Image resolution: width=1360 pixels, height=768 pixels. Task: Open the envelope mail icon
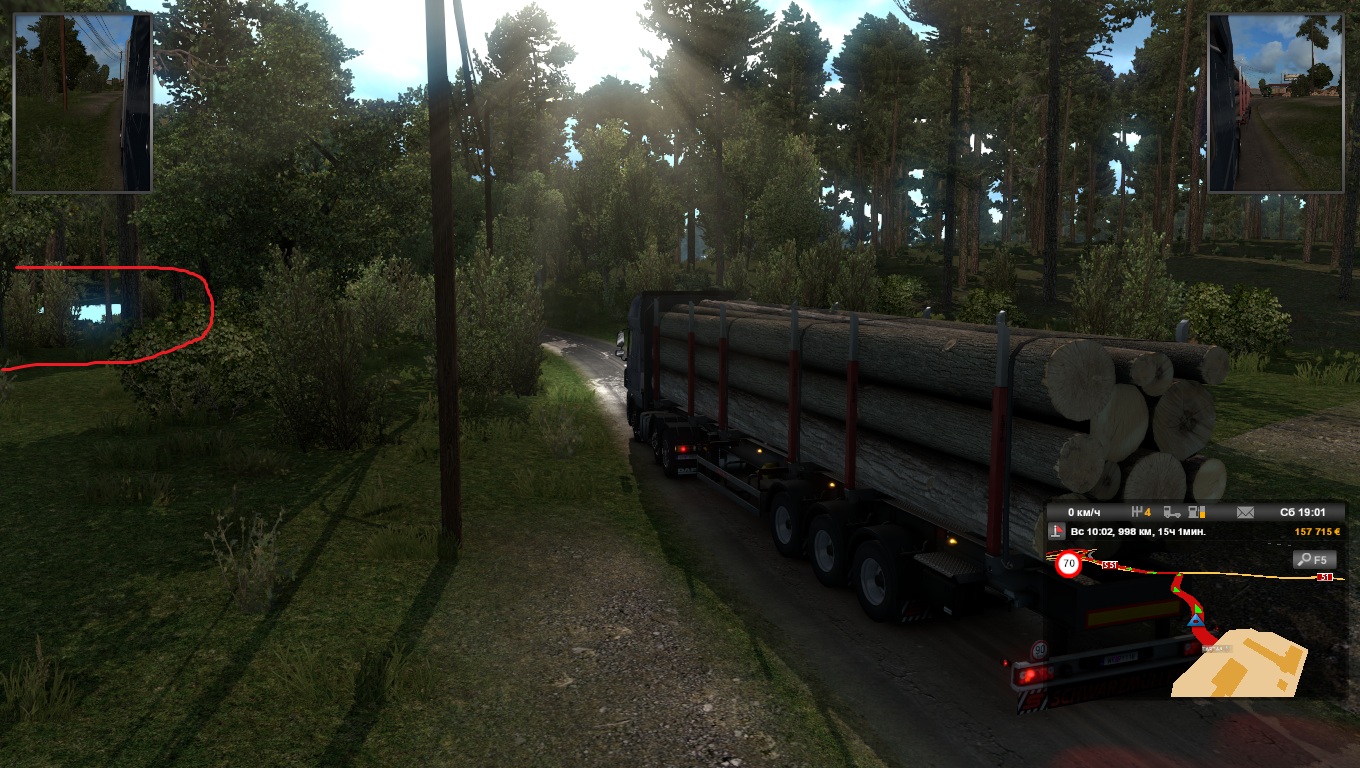(x=1245, y=513)
